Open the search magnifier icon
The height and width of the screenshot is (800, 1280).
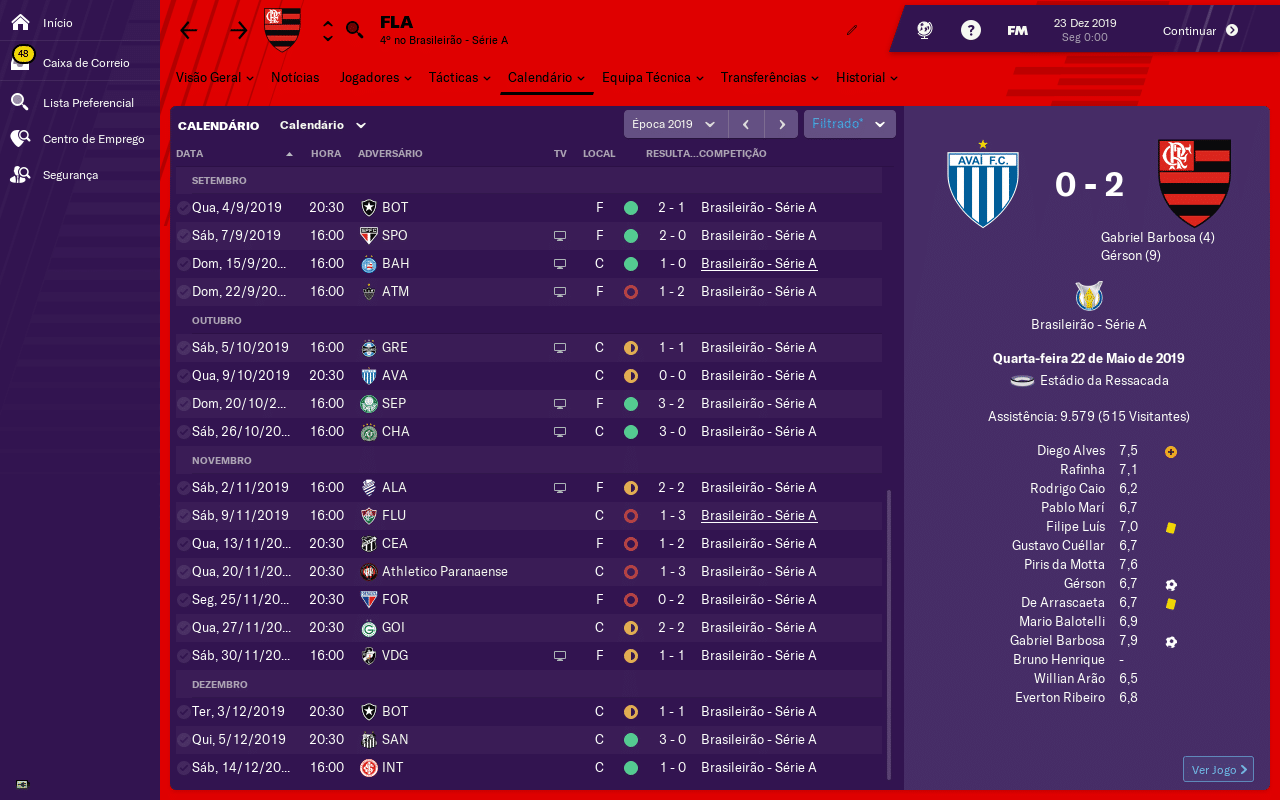[x=355, y=30]
